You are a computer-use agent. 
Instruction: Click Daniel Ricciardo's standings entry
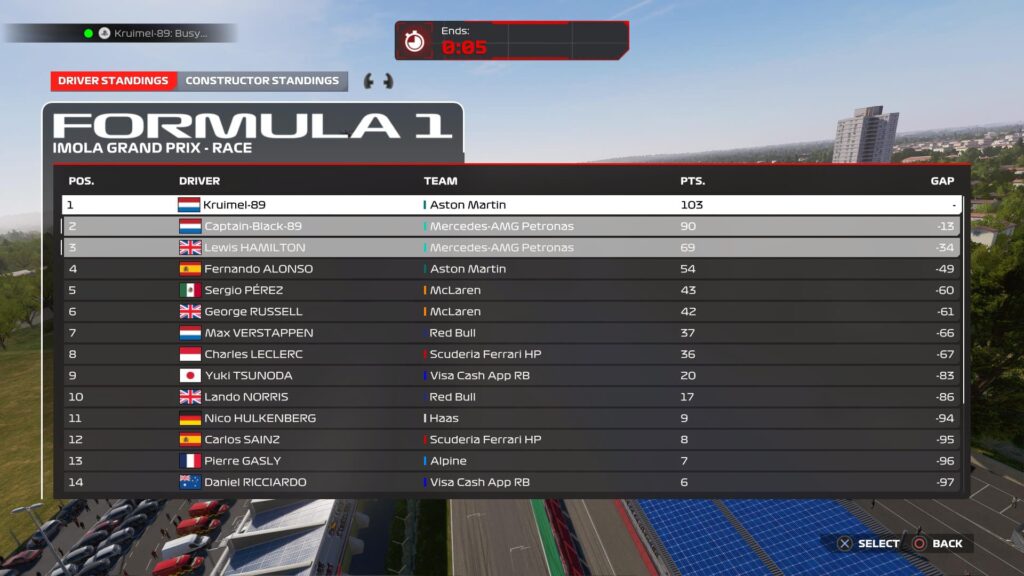[510, 482]
